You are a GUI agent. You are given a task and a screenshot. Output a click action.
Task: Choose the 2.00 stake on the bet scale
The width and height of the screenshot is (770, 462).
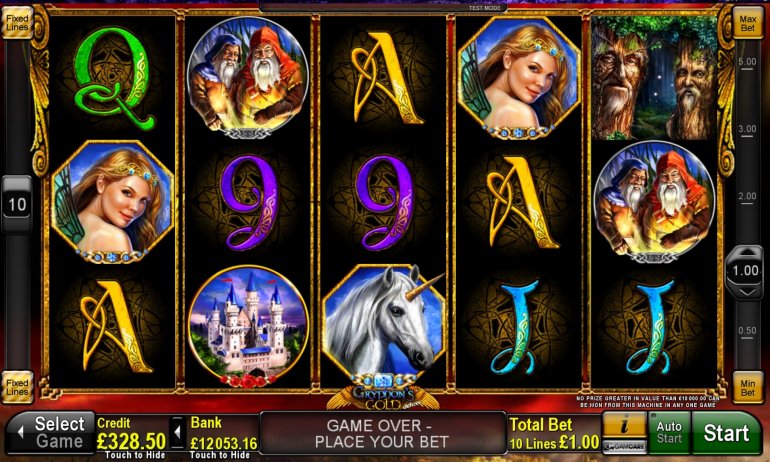tap(746, 196)
